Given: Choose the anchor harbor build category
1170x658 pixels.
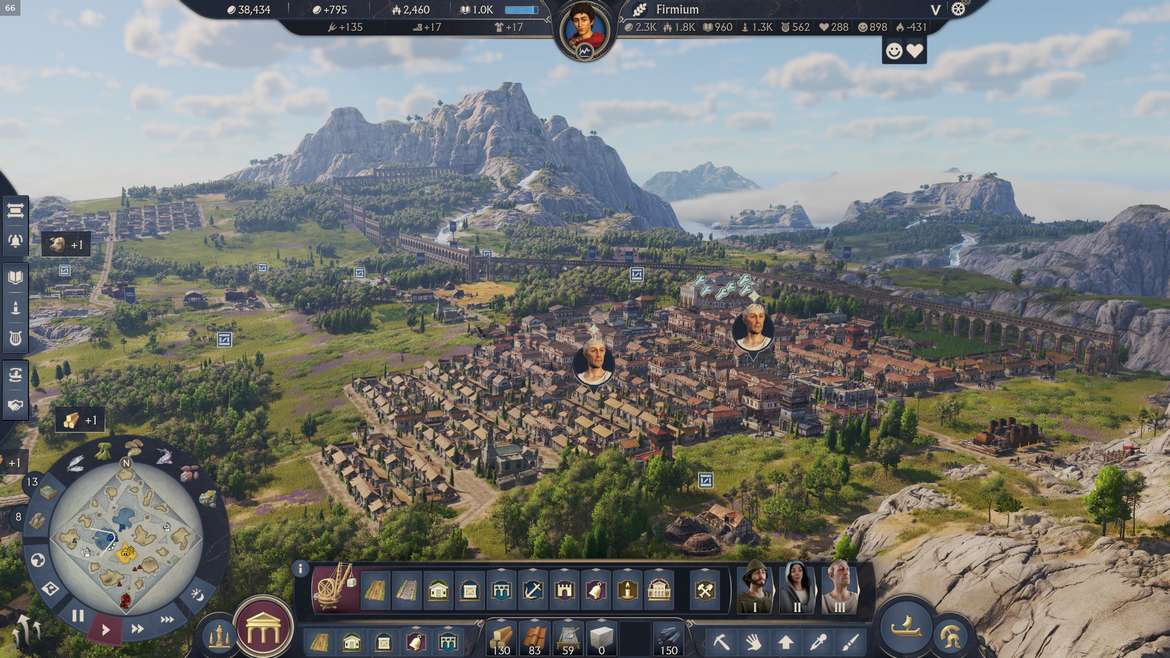Looking at the screenshot, I should coord(534,590).
